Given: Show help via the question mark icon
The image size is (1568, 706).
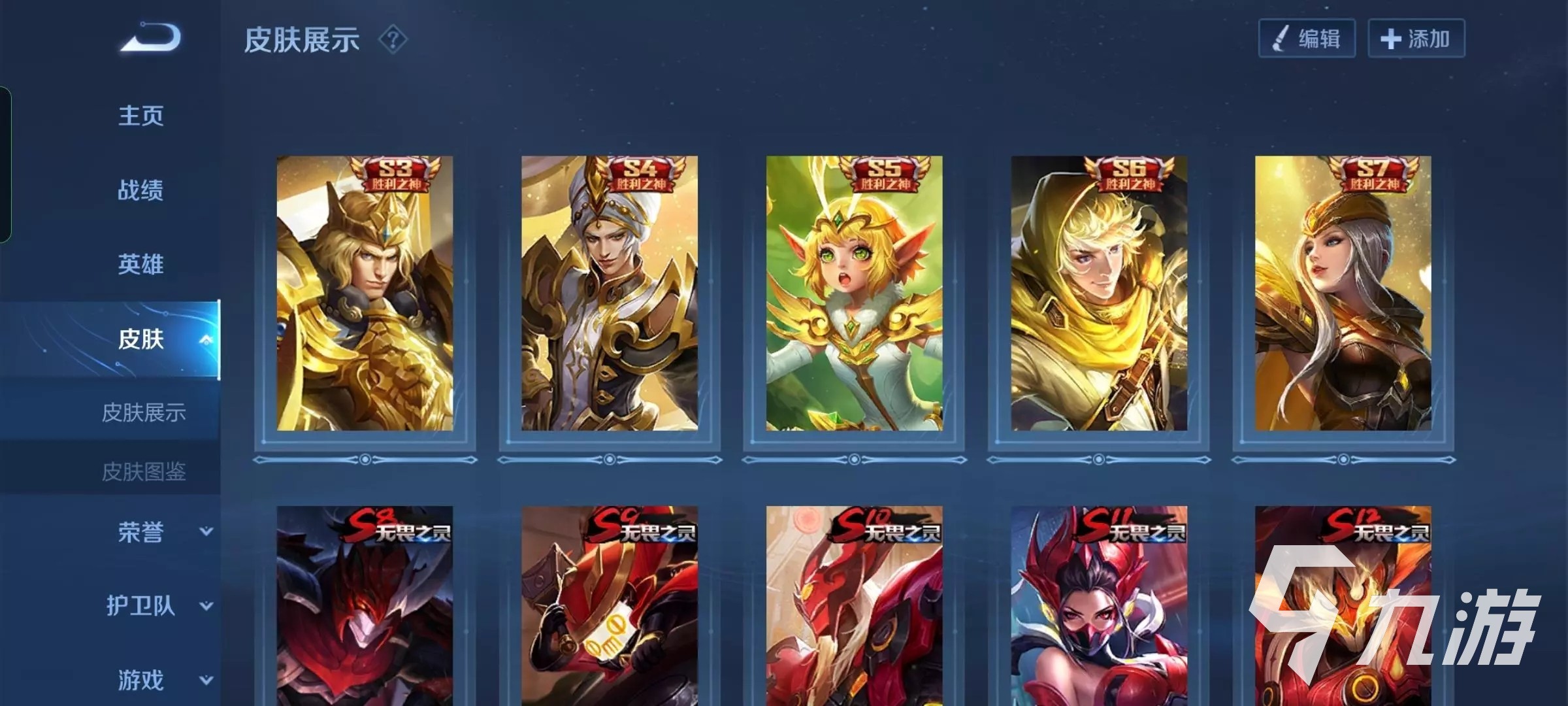Looking at the screenshot, I should [x=393, y=40].
